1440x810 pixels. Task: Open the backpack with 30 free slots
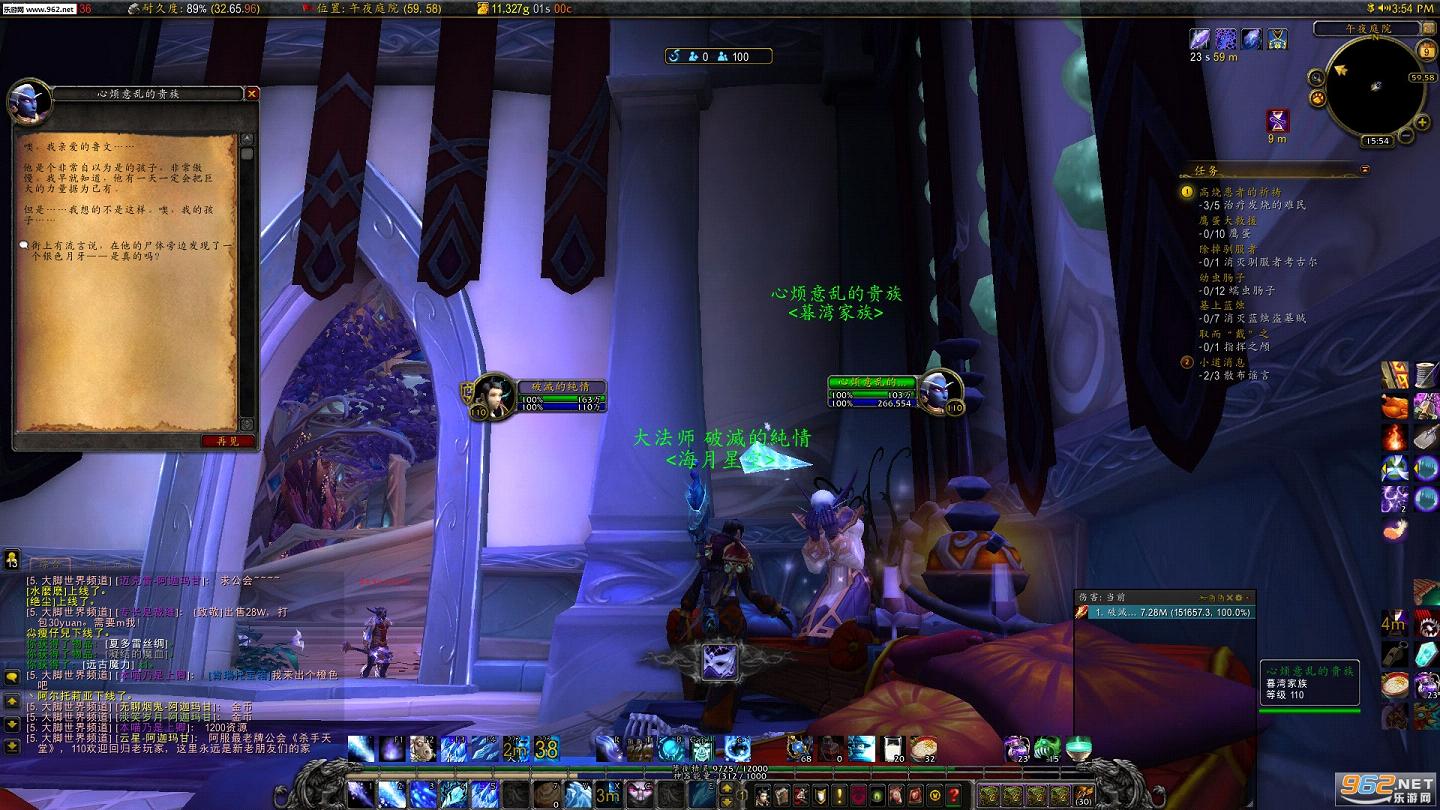[x=1083, y=795]
